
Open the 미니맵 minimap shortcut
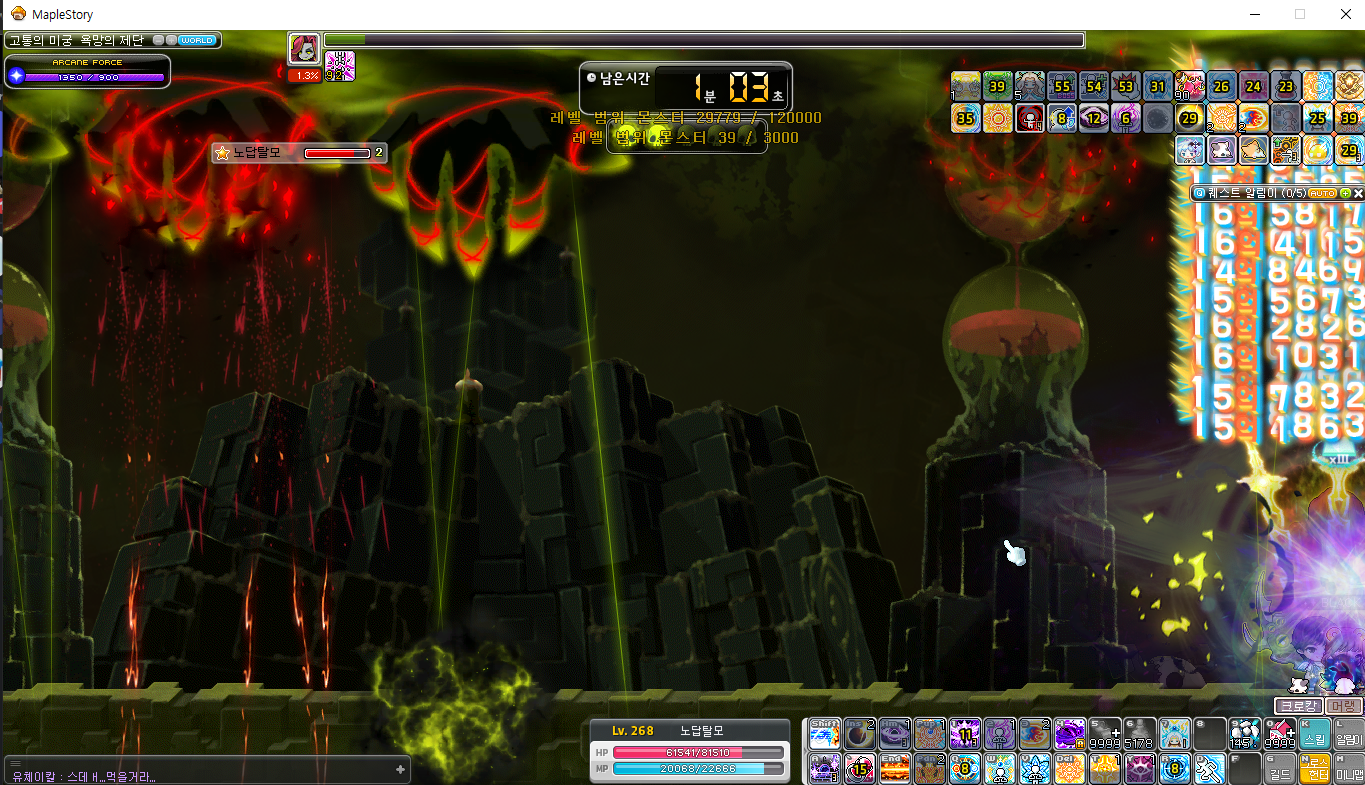(1349, 769)
